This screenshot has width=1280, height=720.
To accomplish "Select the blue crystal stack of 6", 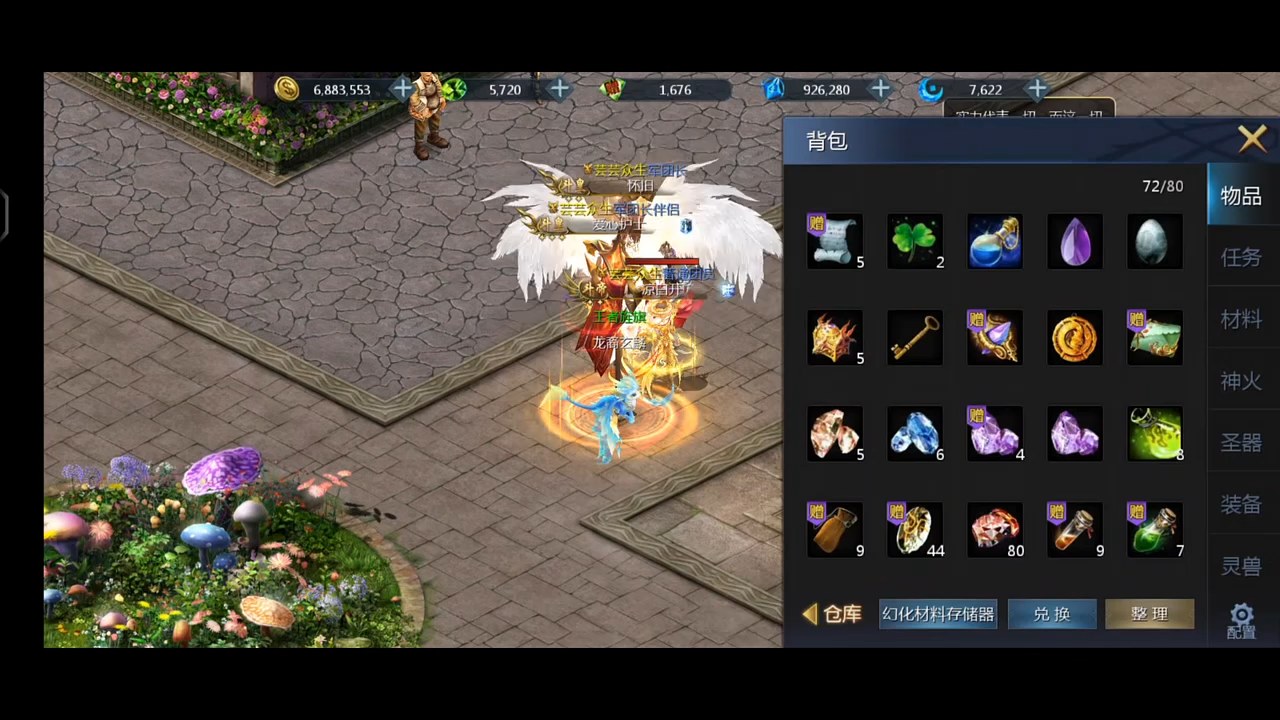I will 914,434.
